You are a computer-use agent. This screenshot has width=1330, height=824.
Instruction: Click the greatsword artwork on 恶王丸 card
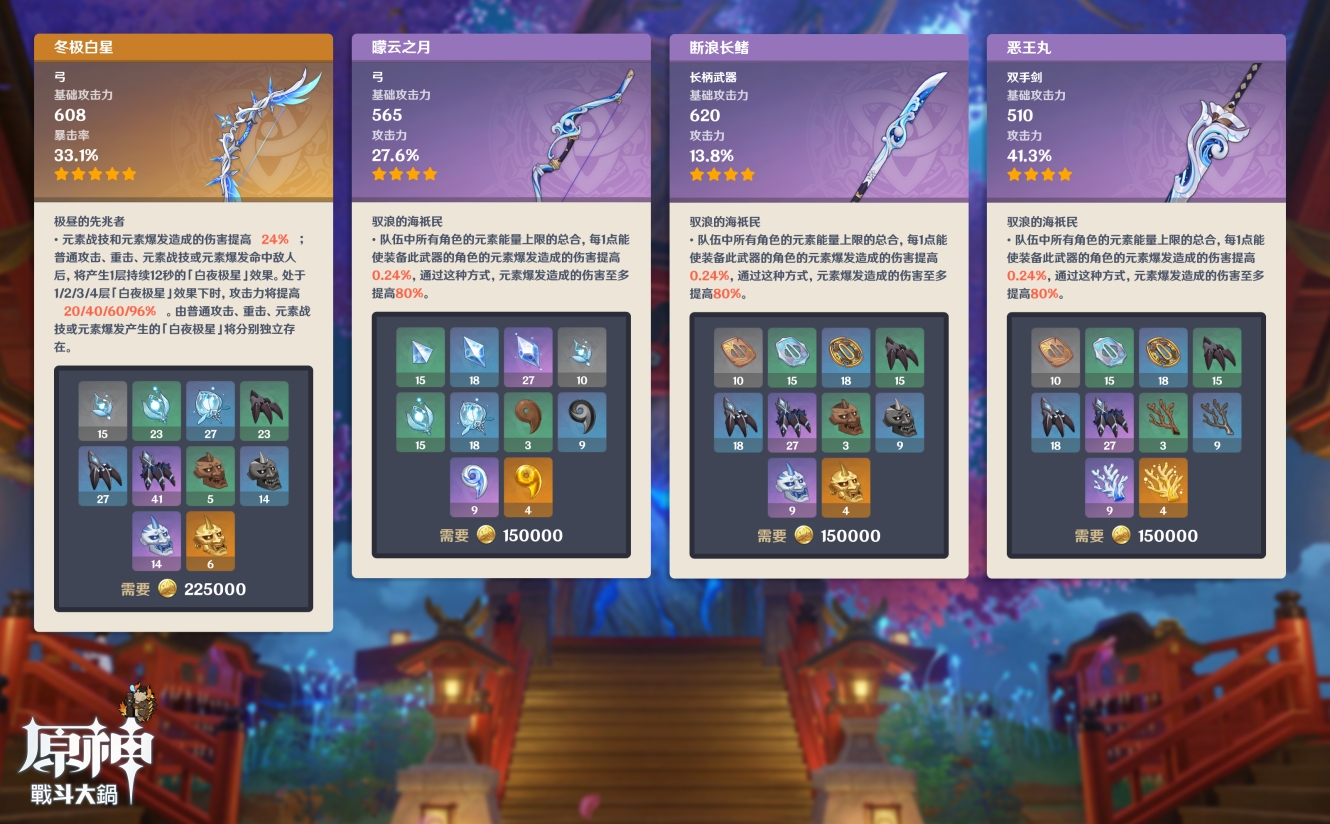point(1210,130)
